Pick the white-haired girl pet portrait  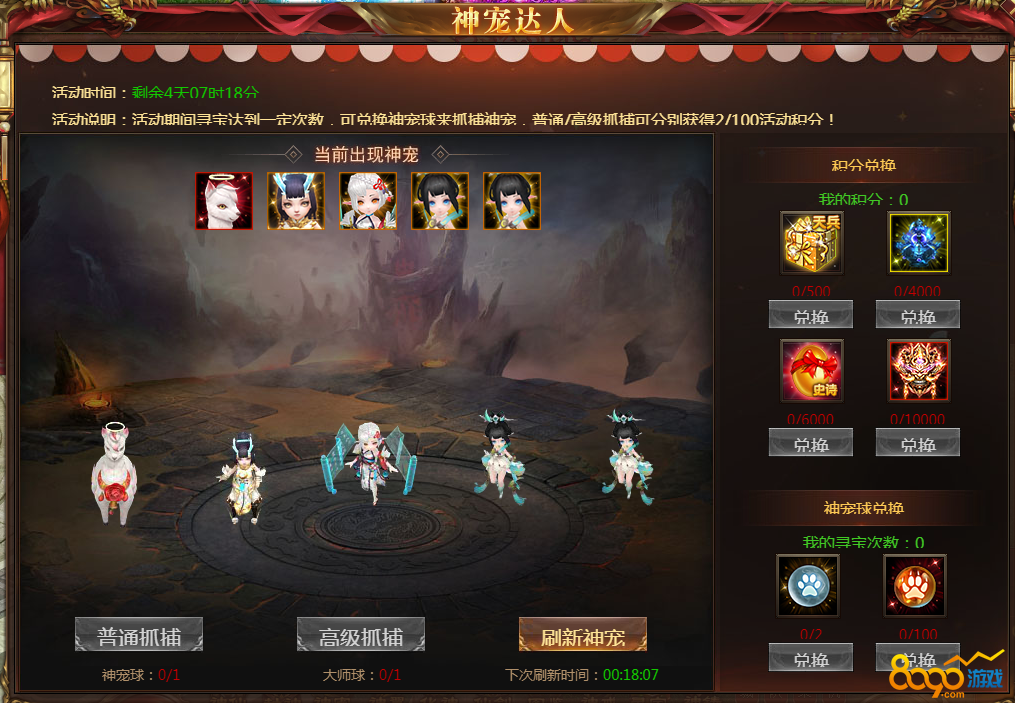coord(368,201)
